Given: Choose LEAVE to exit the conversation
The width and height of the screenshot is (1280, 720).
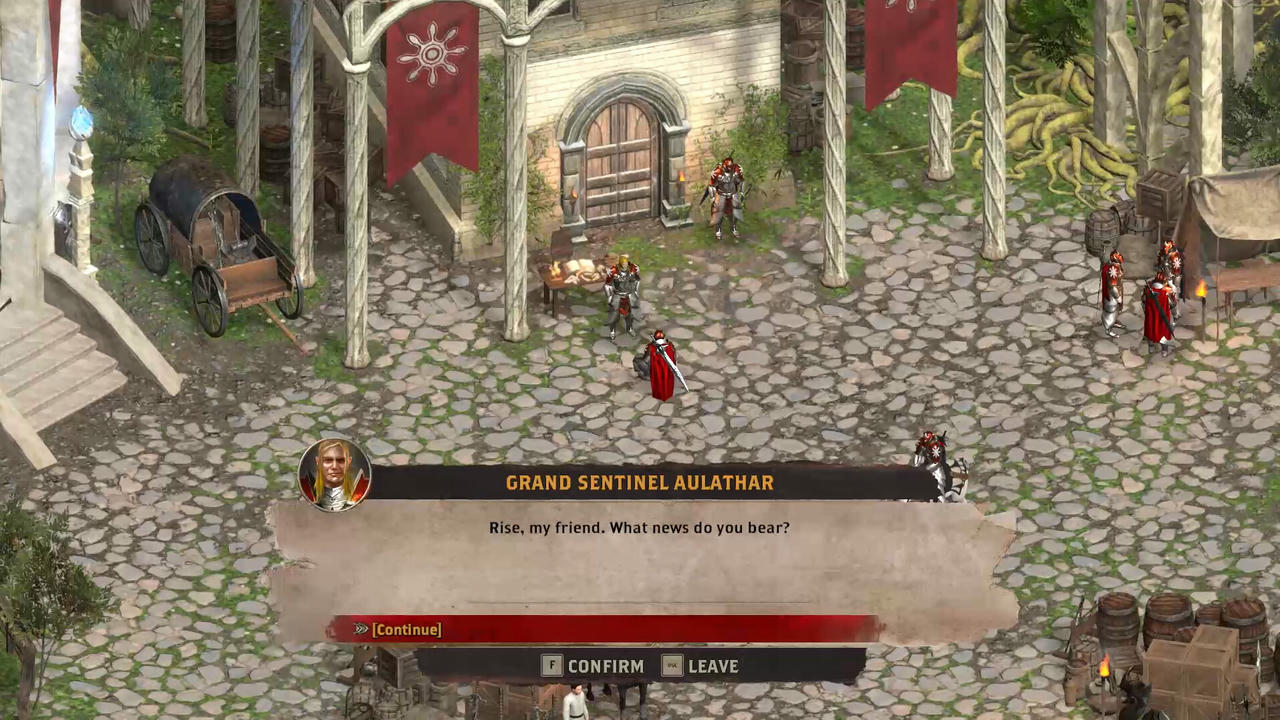Looking at the screenshot, I should pos(712,666).
